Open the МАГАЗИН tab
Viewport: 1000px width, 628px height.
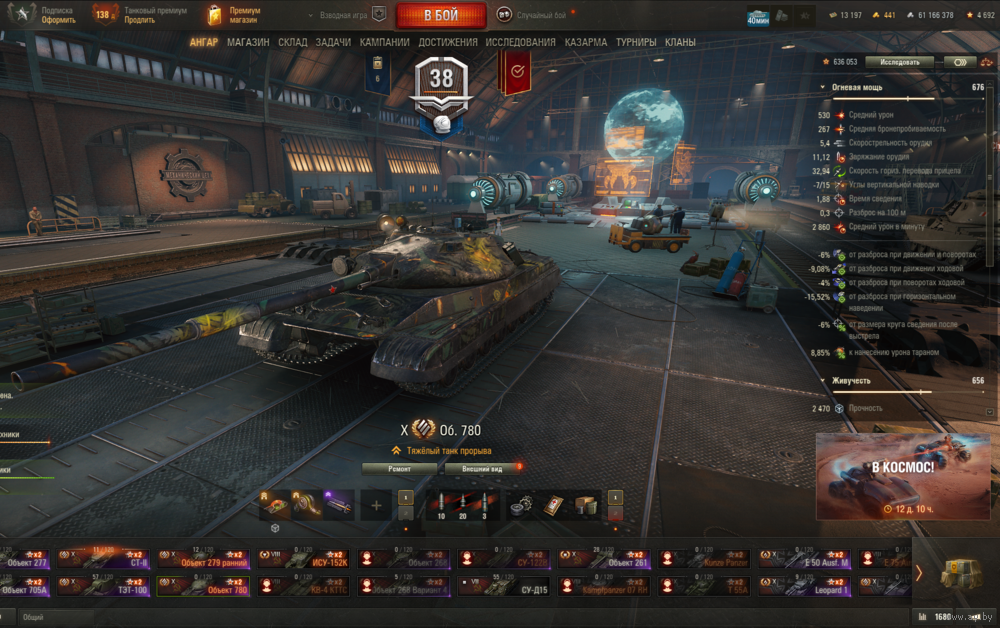248,42
